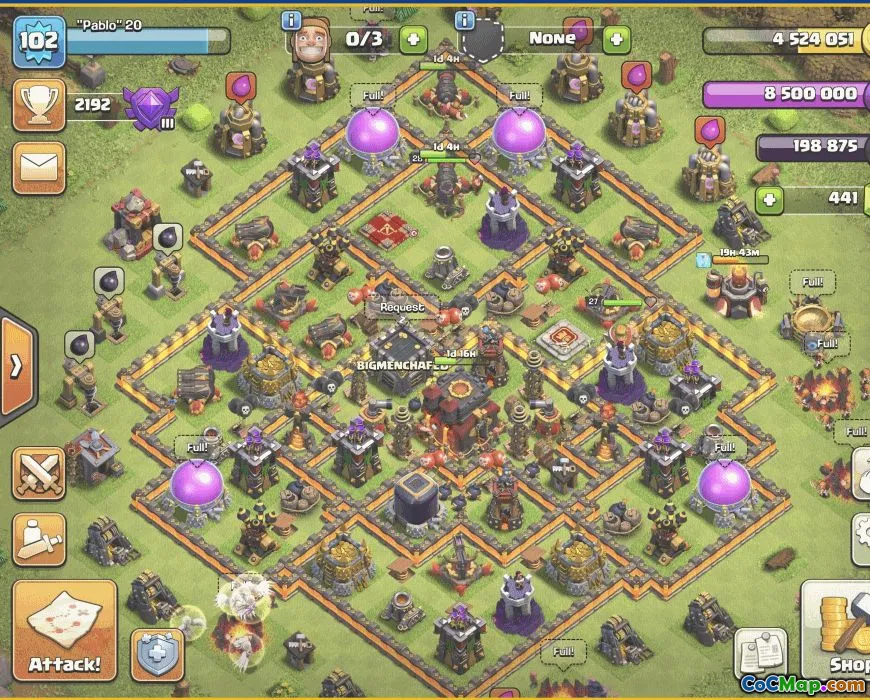
Task: Open the trophy leaderboard button
Action: (39, 103)
